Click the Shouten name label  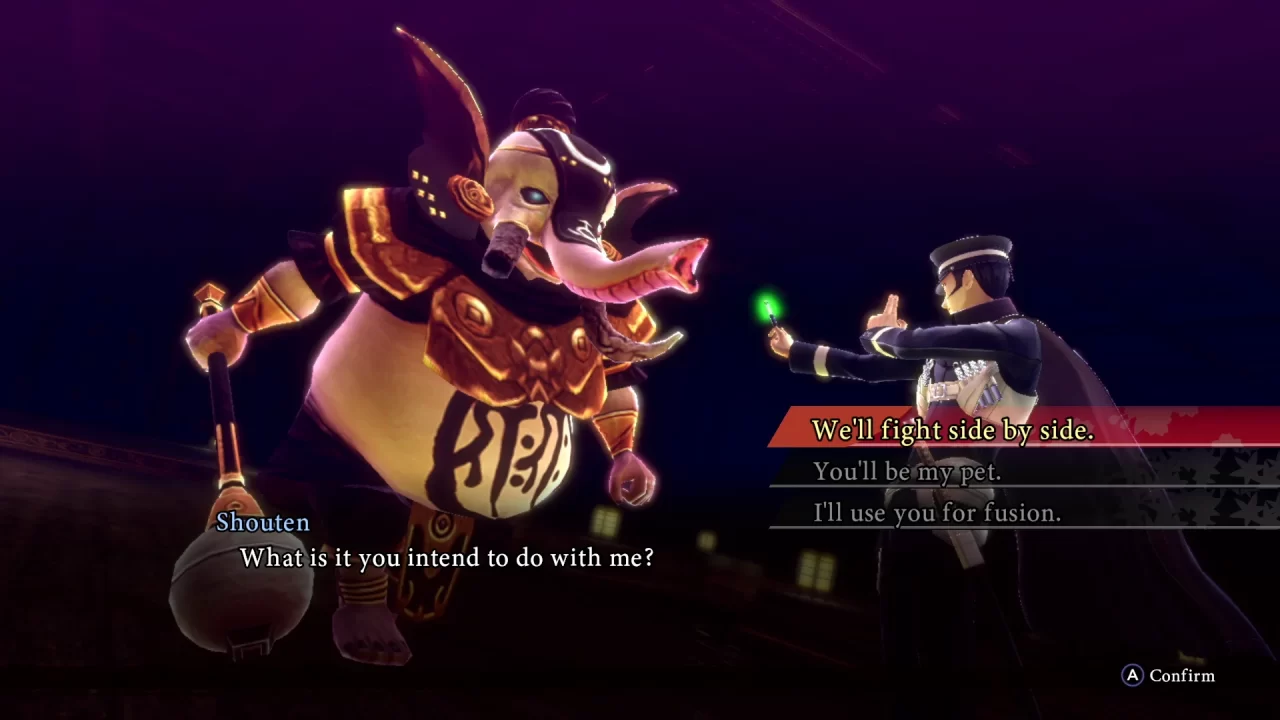[x=263, y=522]
